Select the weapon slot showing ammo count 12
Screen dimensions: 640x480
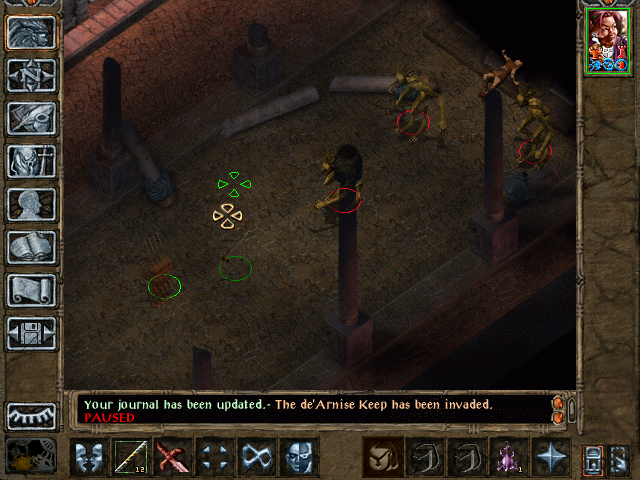pos(131,458)
